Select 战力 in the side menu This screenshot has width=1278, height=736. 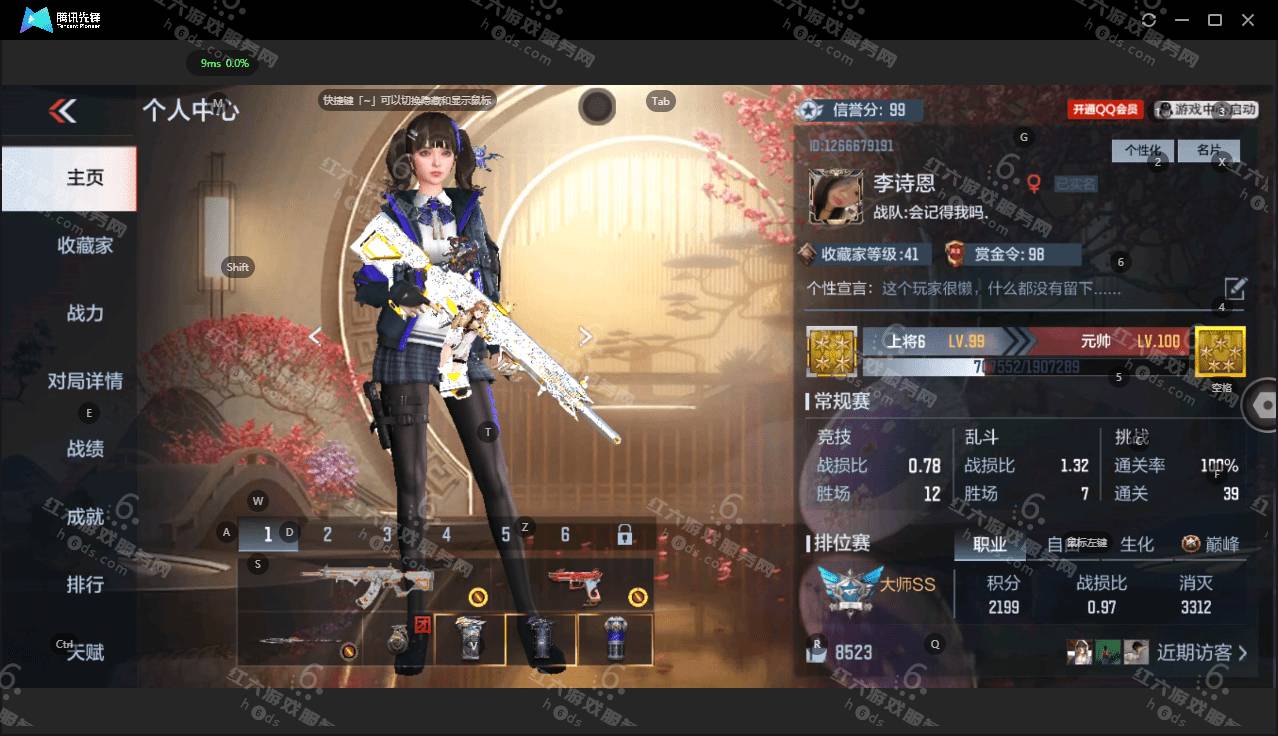[x=85, y=313]
